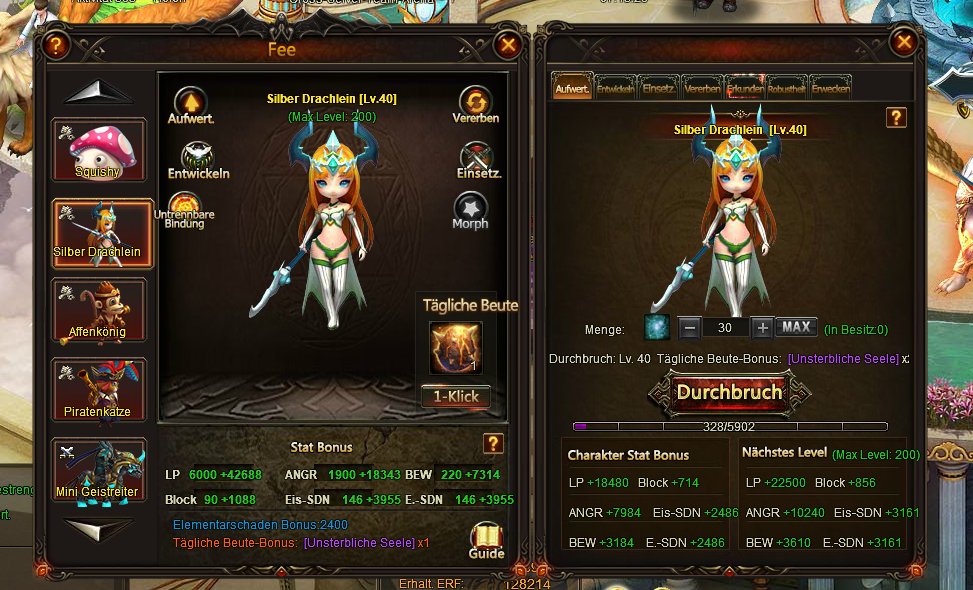Increase the Menge quantity with plus

[x=762, y=328]
